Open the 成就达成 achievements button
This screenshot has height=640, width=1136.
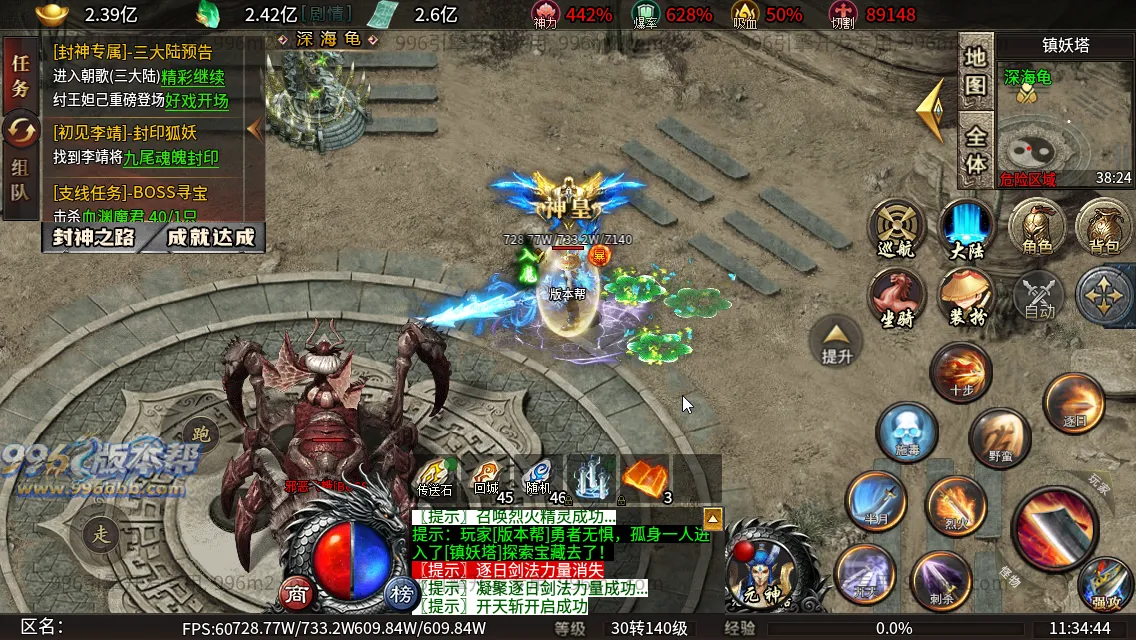pos(210,237)
